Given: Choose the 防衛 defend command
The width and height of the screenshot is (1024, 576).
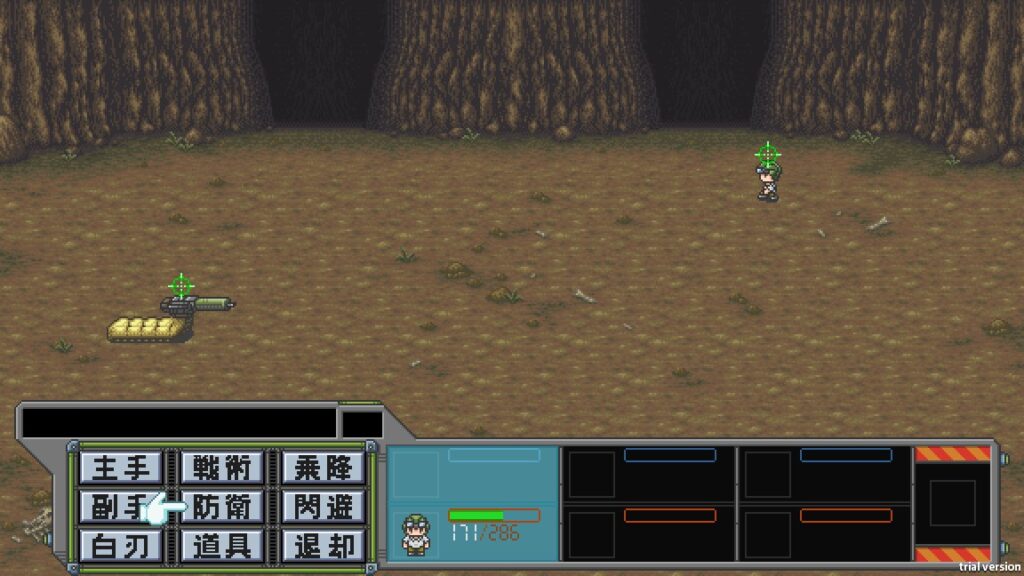Looking at the screenshot, I should 222,506.
